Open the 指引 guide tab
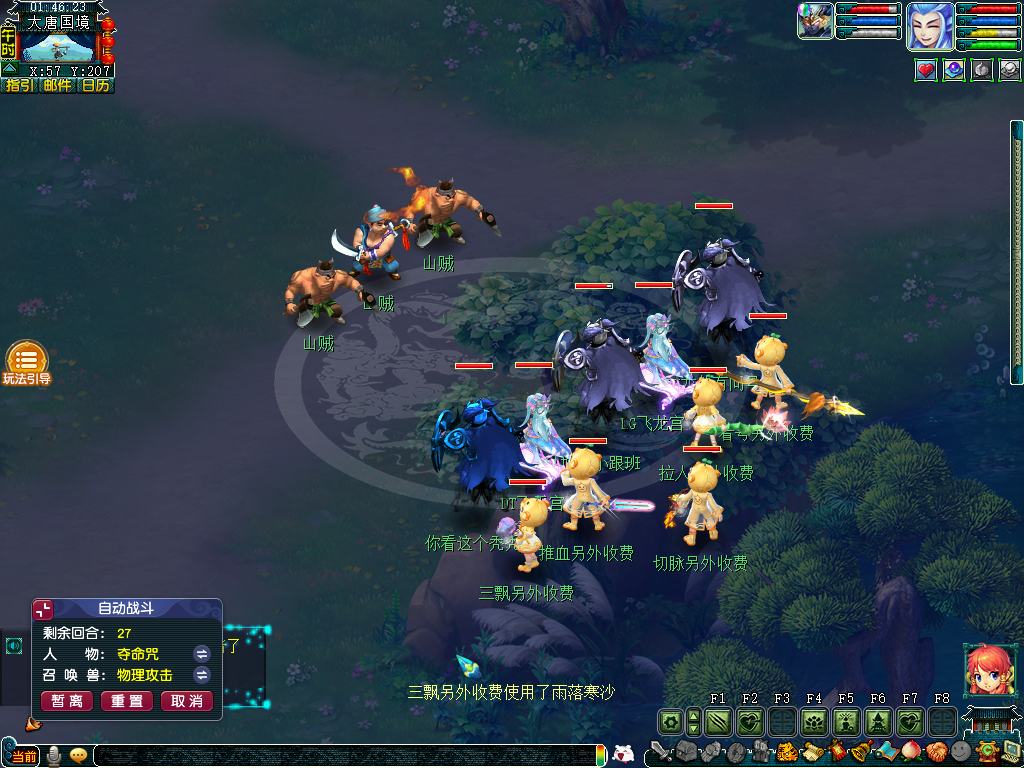Image resolution: width=1024 pixels, height=768 pixels. 19,86
